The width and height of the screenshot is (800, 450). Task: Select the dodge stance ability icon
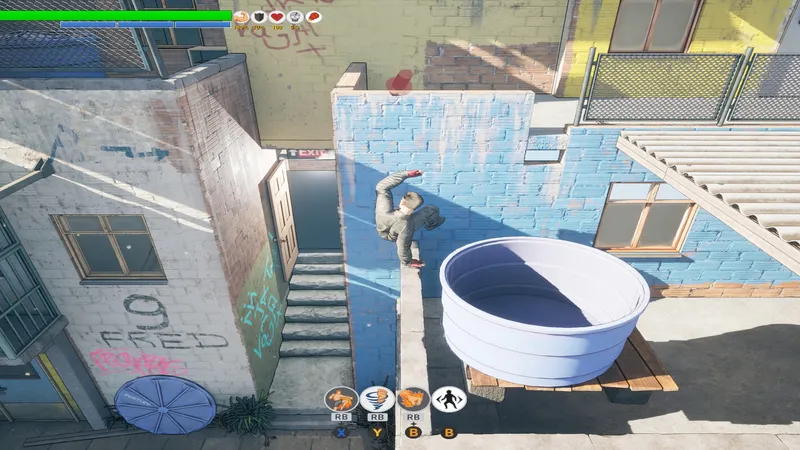(448, 399)
